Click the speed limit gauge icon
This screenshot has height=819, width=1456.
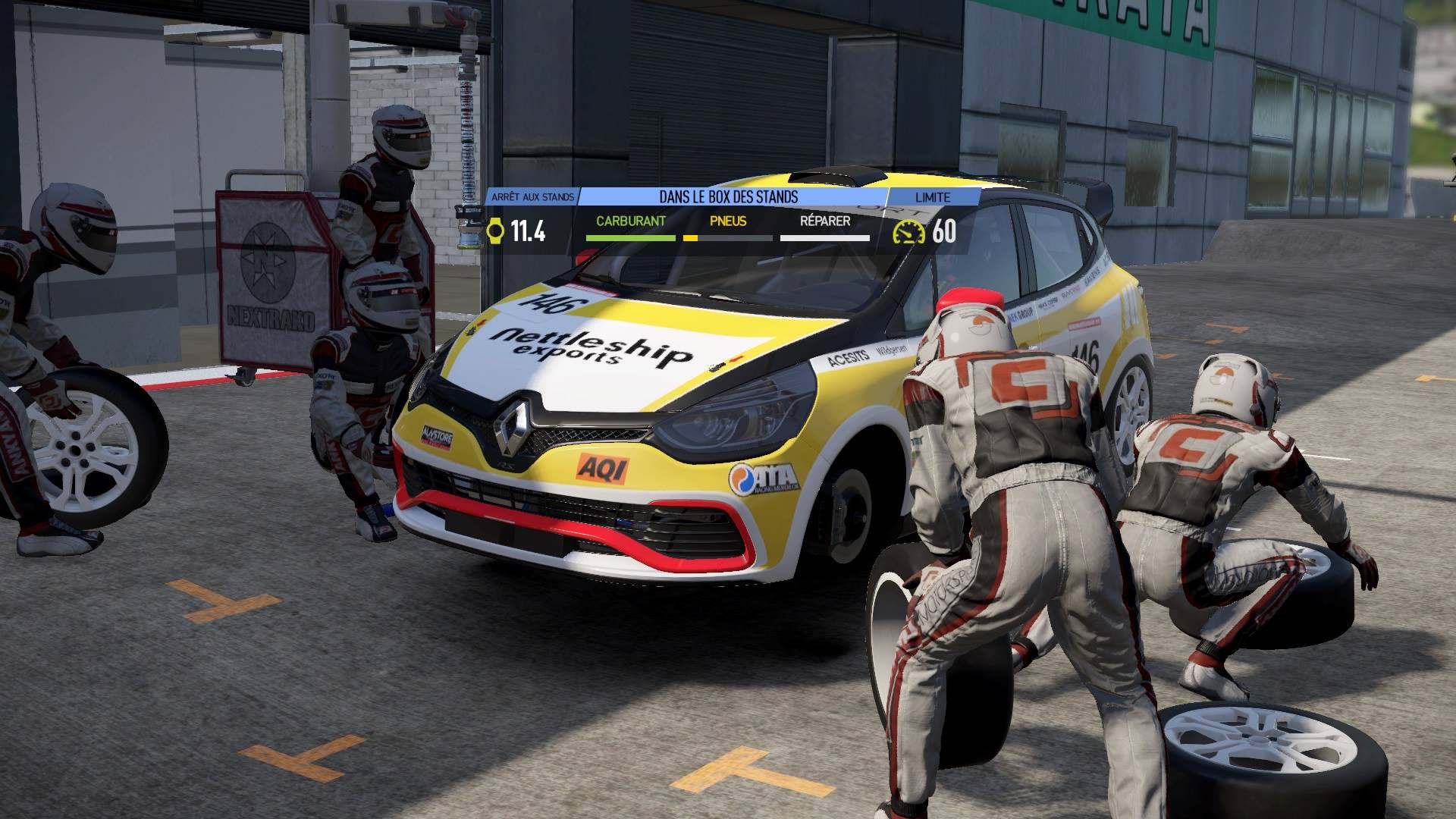(908, 231)
